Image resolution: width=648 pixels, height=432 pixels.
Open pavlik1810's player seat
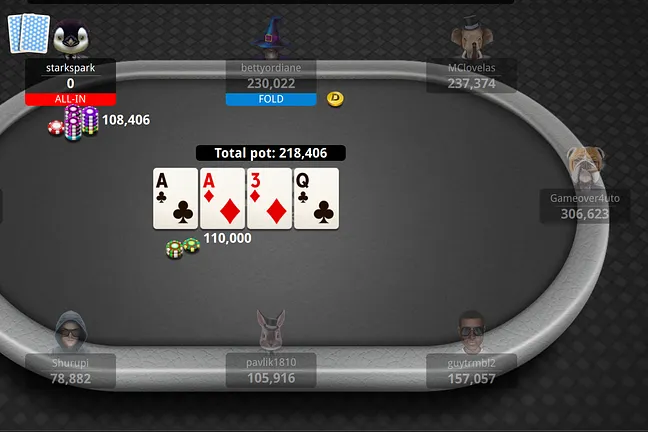(270, 369)
